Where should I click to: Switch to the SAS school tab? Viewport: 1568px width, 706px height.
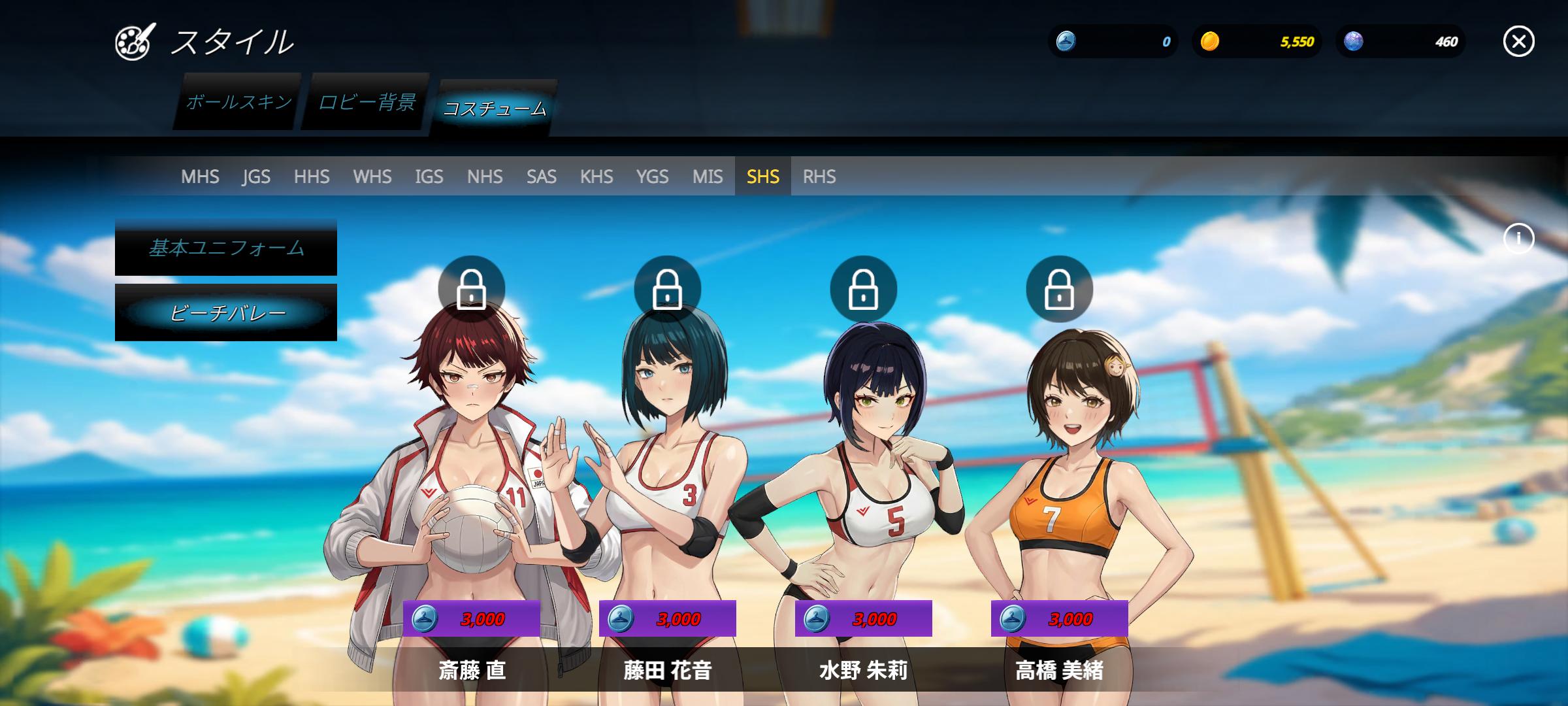(x=542, y=176)
